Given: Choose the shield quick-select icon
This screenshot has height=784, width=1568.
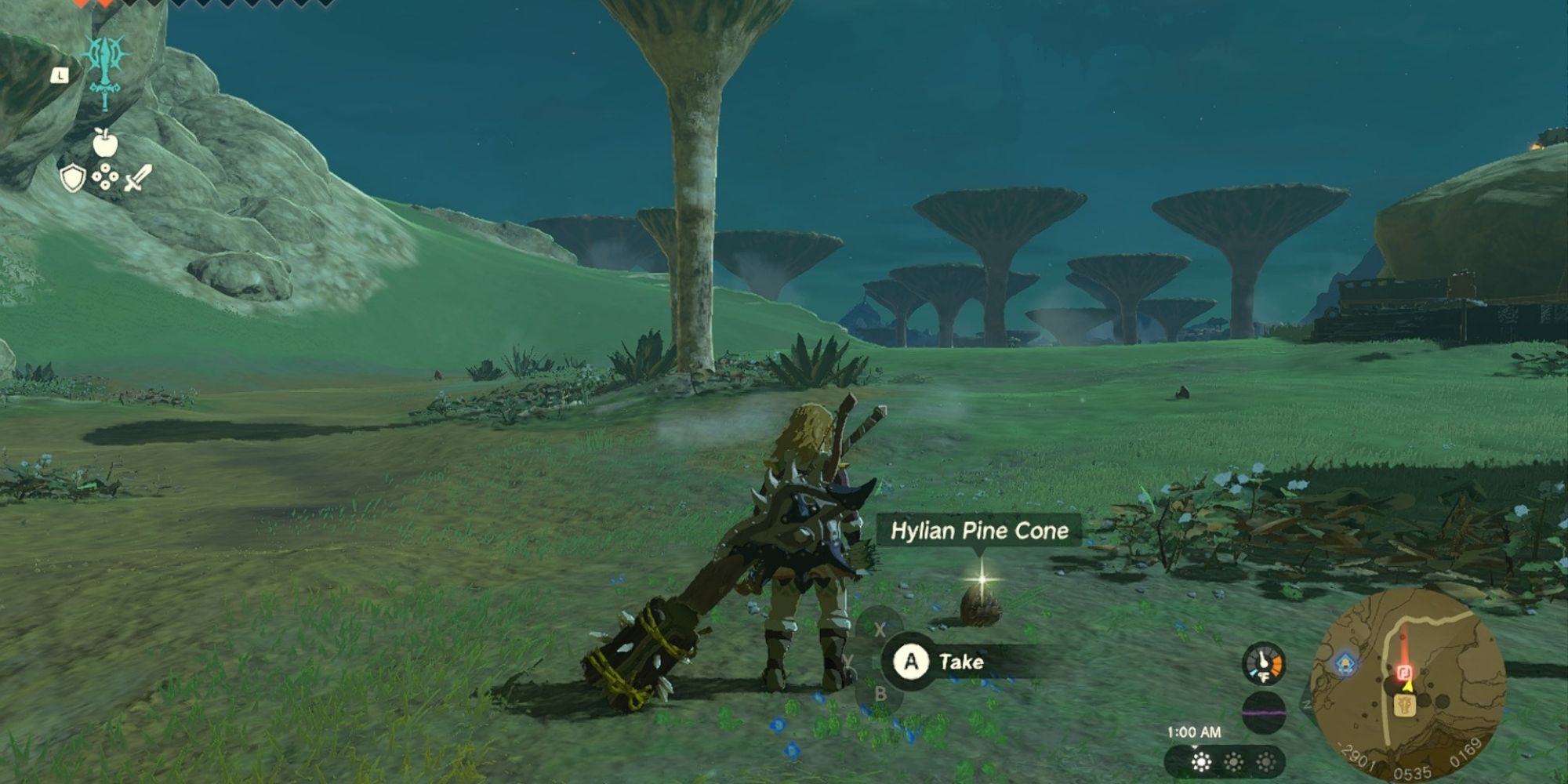Looking at the screenshot, I should (x=72, y=178).
